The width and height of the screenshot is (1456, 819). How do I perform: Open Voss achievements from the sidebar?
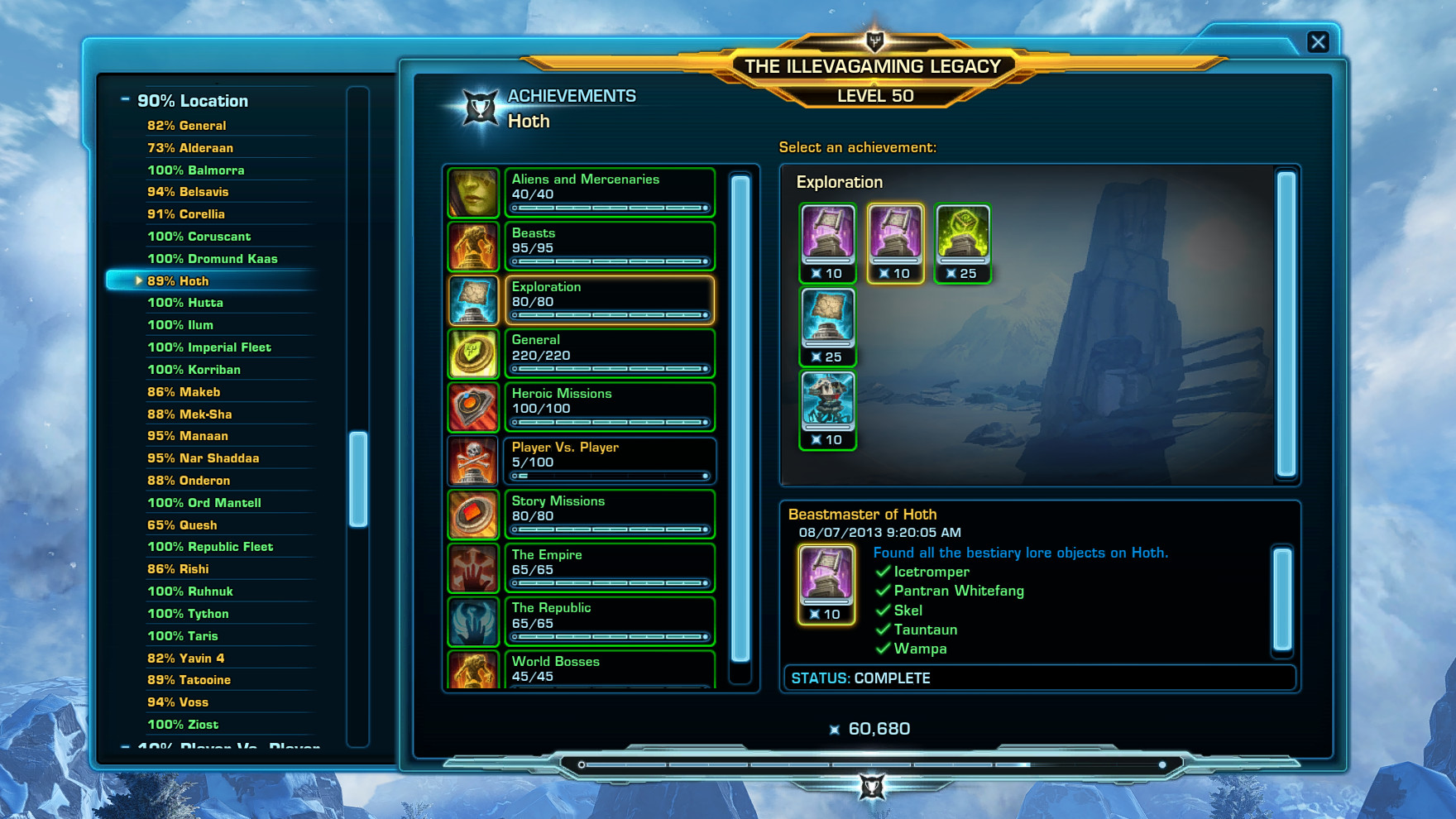coord(178,702)
